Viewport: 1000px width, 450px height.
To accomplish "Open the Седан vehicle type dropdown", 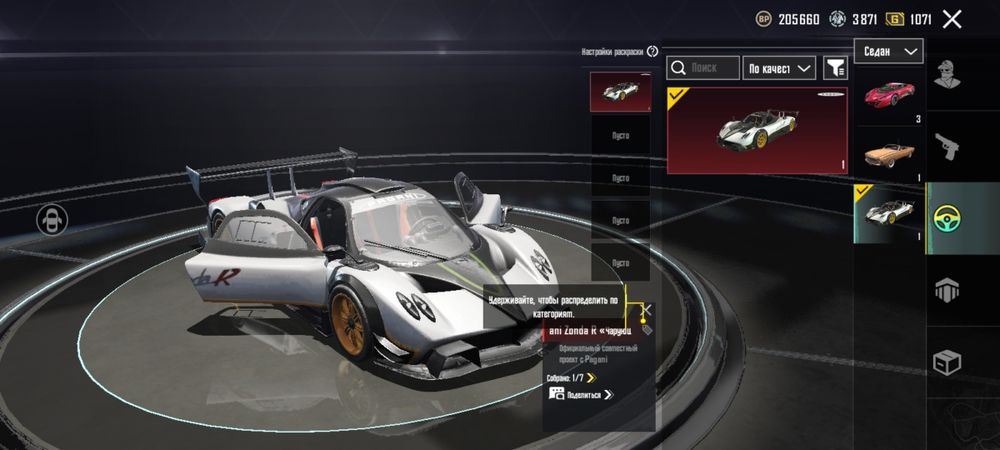I will [x=888, y=51].
